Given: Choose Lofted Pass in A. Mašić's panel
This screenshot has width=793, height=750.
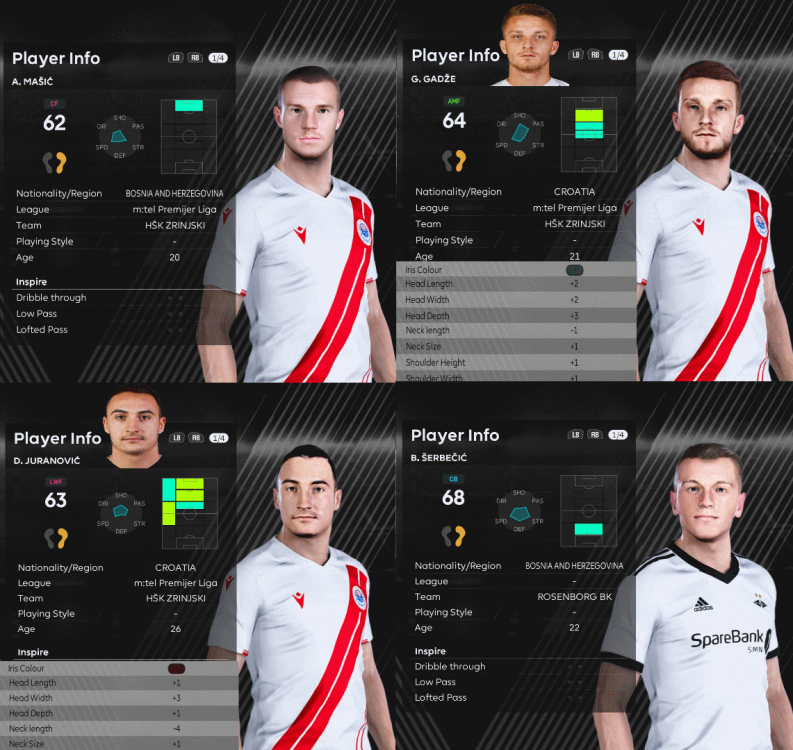Looking at the screenshot, I should tap(42, 330).
